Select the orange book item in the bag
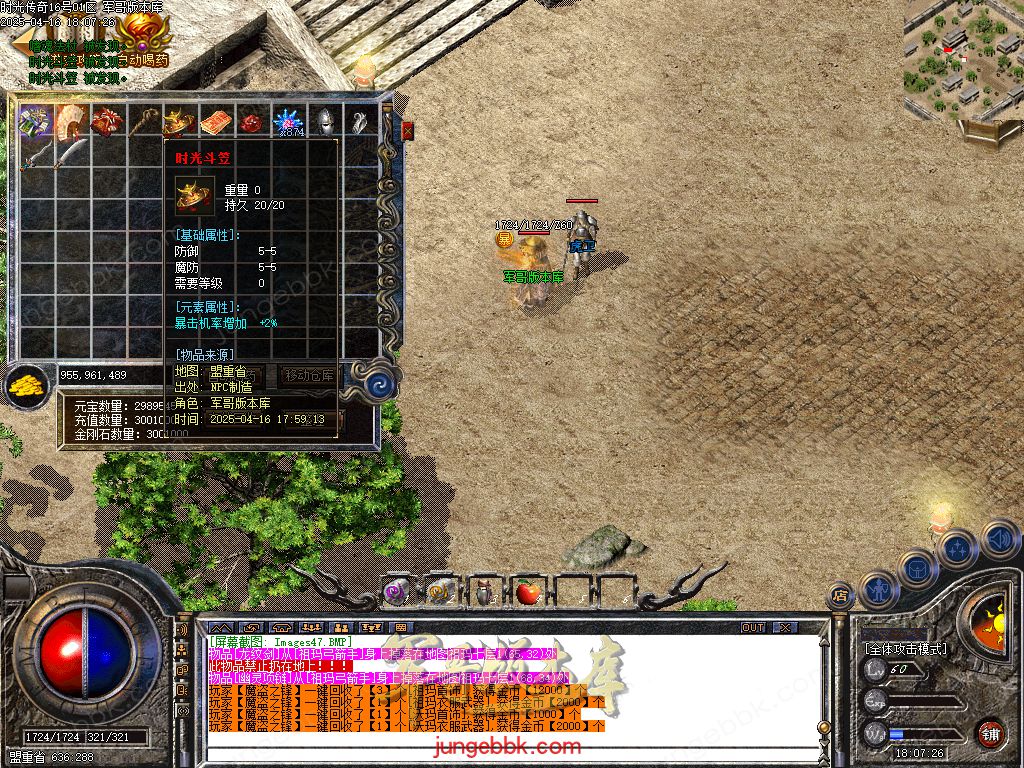Image resolution: width=1024 pixels, height=768 pixels. point(216,121)
